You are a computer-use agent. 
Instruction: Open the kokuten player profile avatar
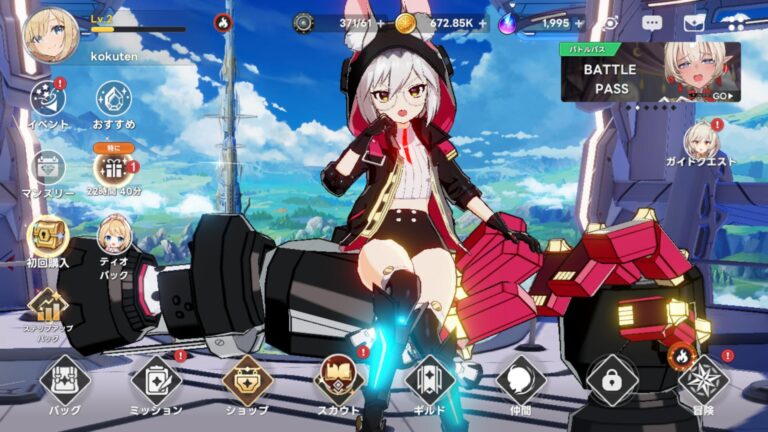[51, 36]
